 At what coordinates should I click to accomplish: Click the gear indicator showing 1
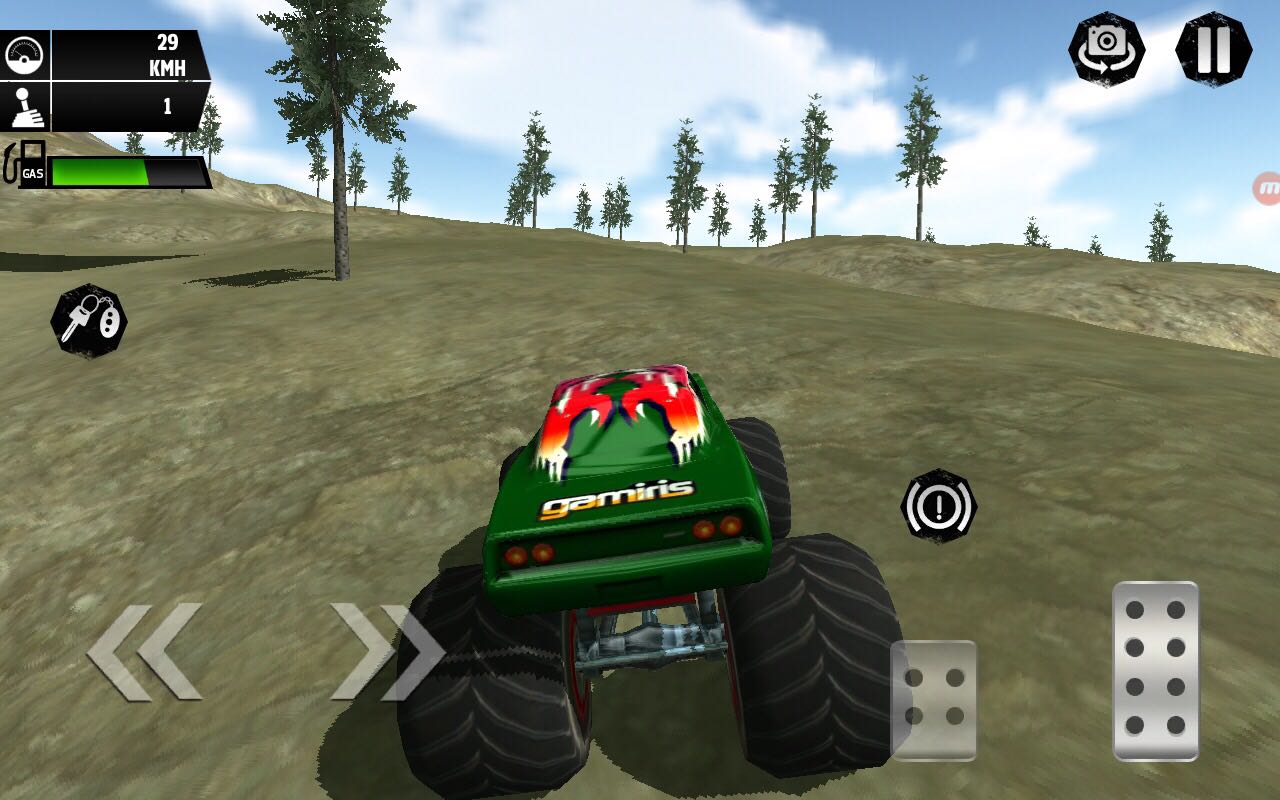click(x=168, y=104)
